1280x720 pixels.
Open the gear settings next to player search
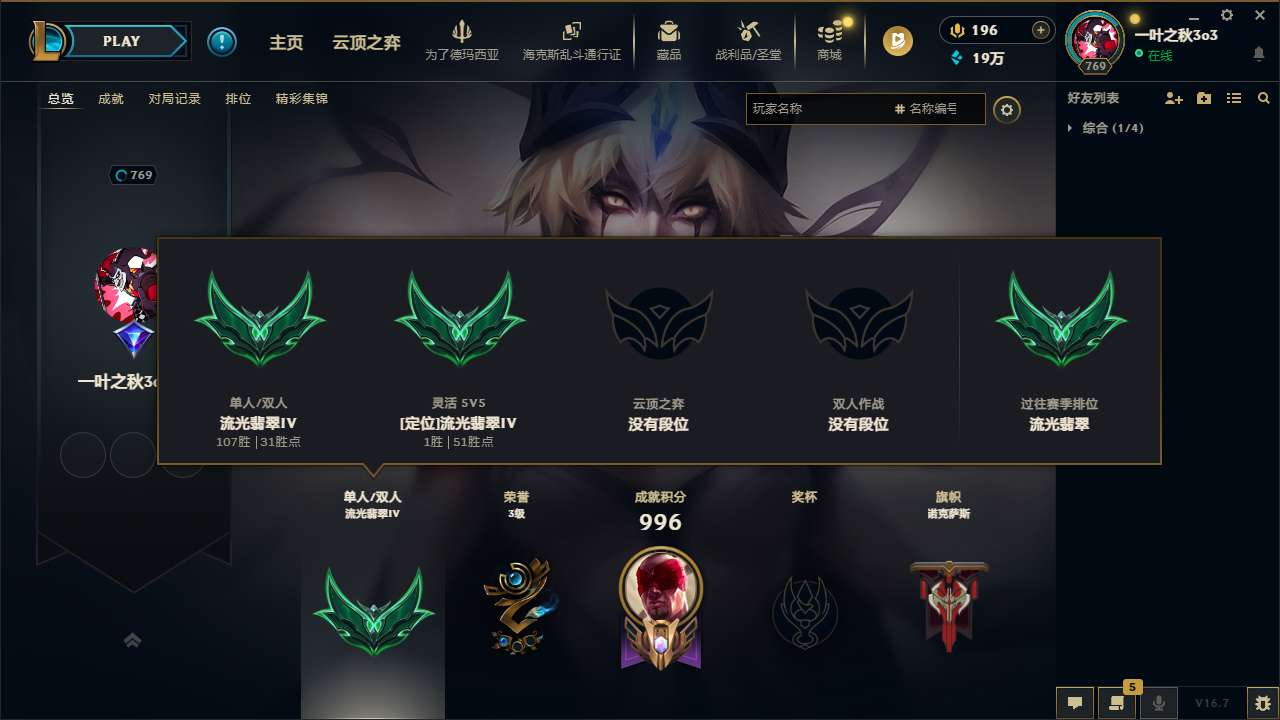pos(1007,109)
